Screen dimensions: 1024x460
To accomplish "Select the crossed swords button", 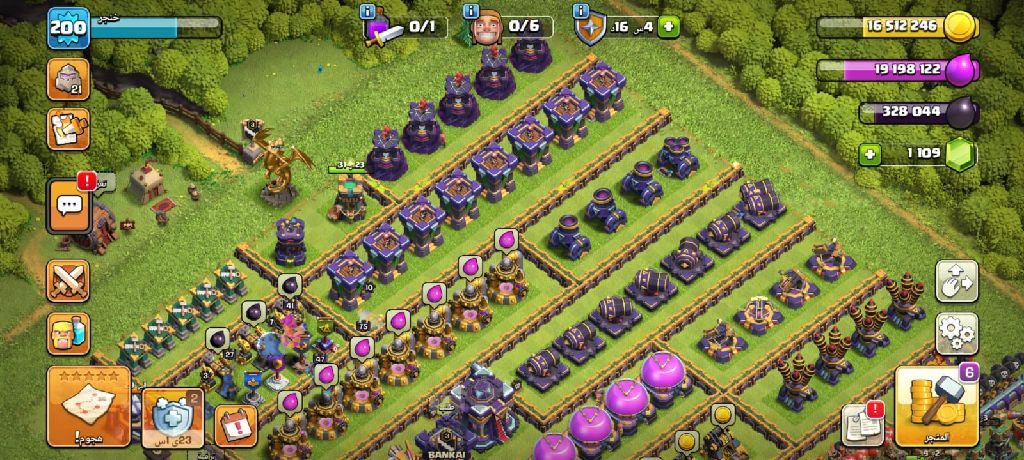I will point(68,281).
